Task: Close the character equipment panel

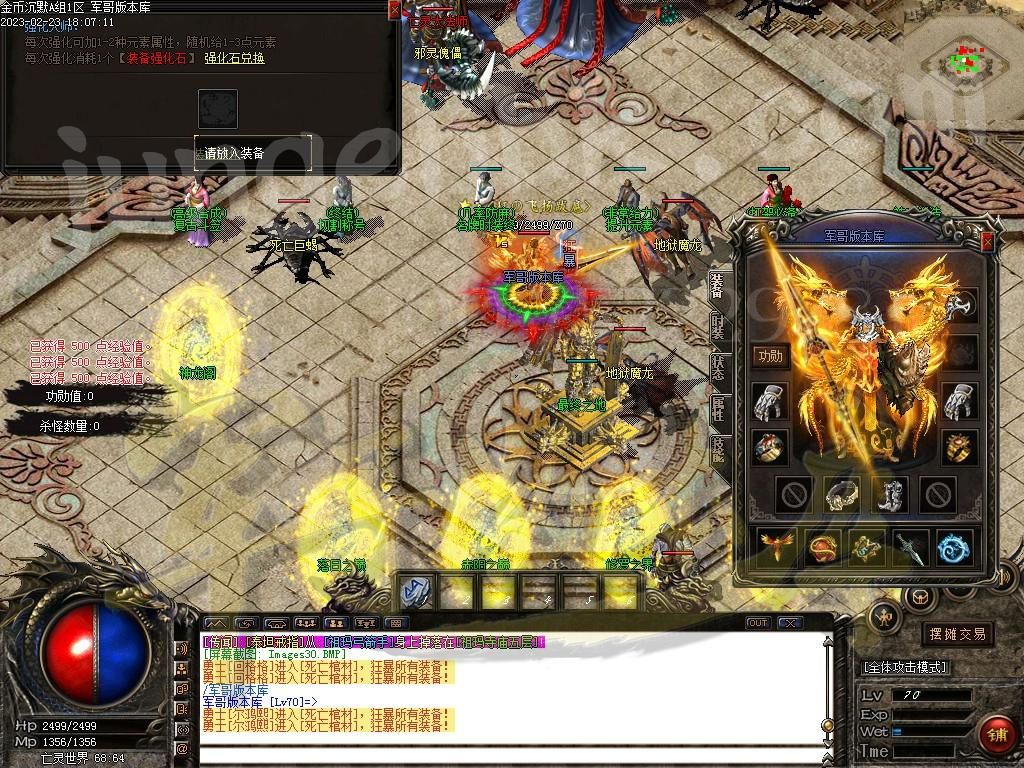Action: pos(988,241)
